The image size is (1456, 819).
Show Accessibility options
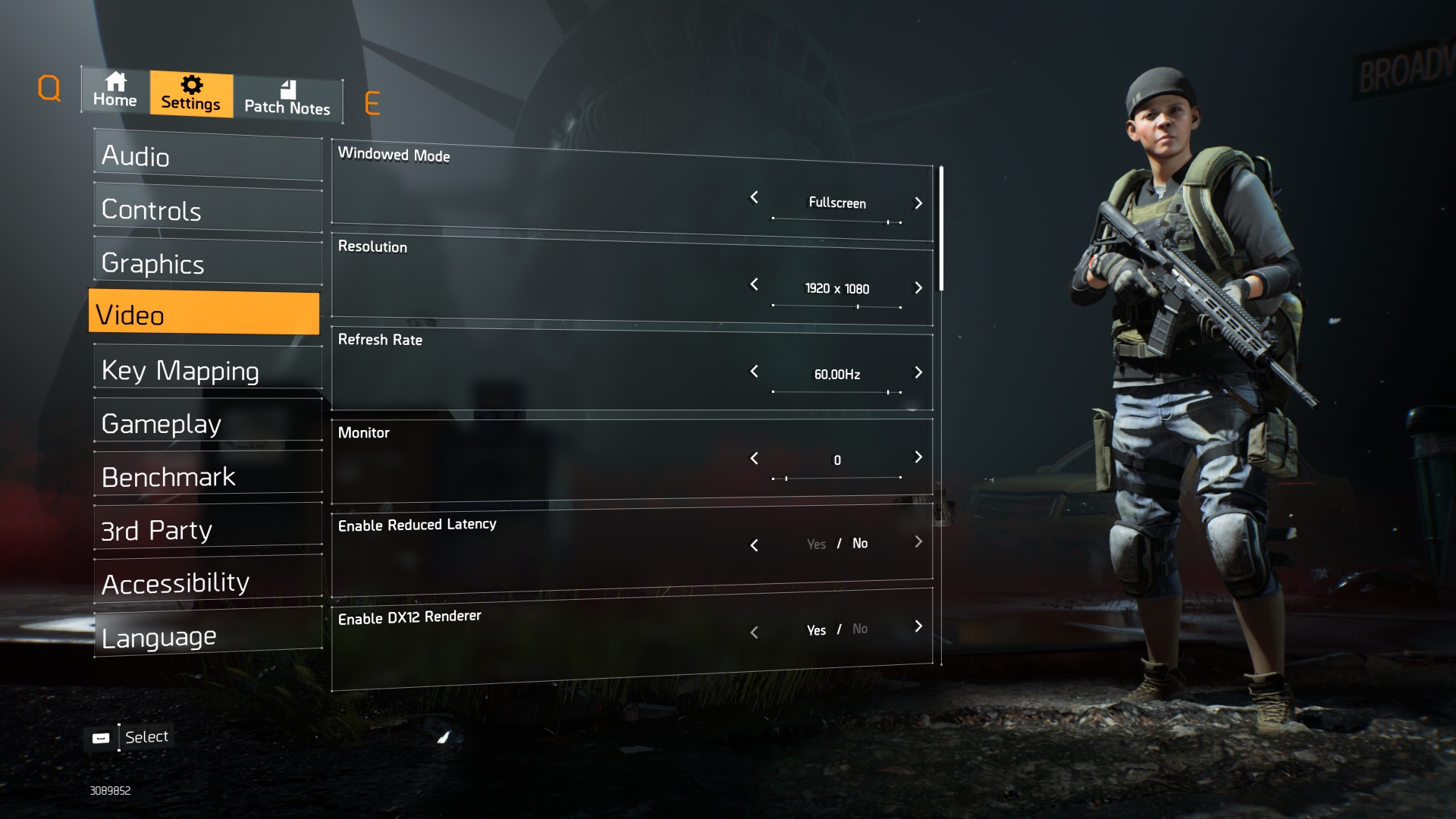pyautogui.click(x=208, y=582)
